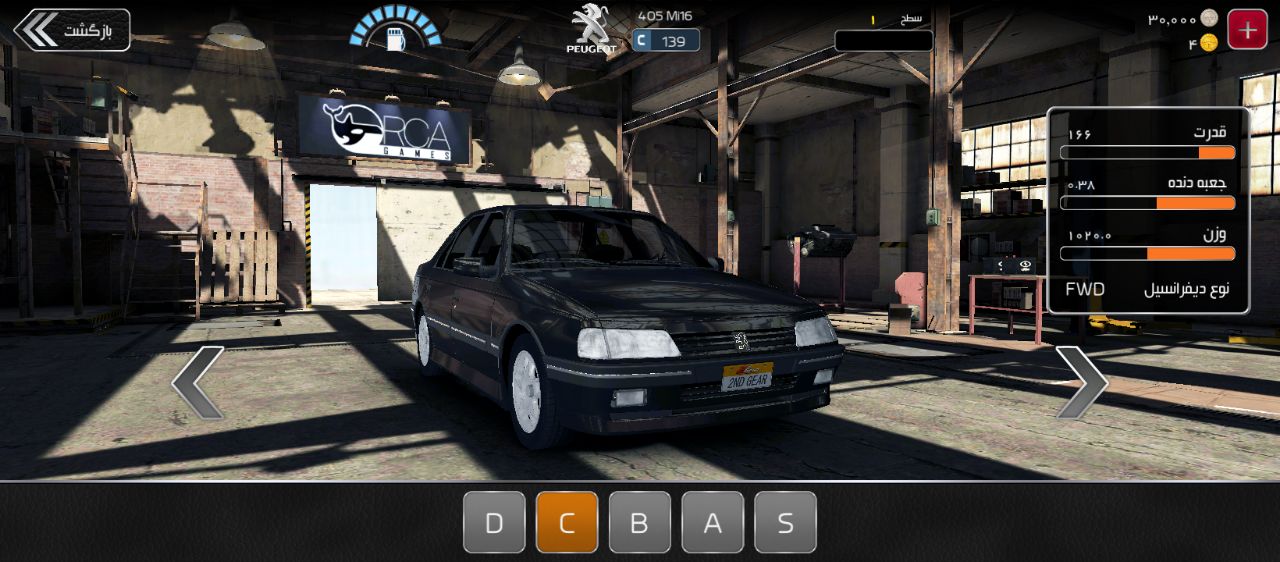Screen dimensions: 1280x562
Task: Open the class A car list
Action: pos(713,522)
